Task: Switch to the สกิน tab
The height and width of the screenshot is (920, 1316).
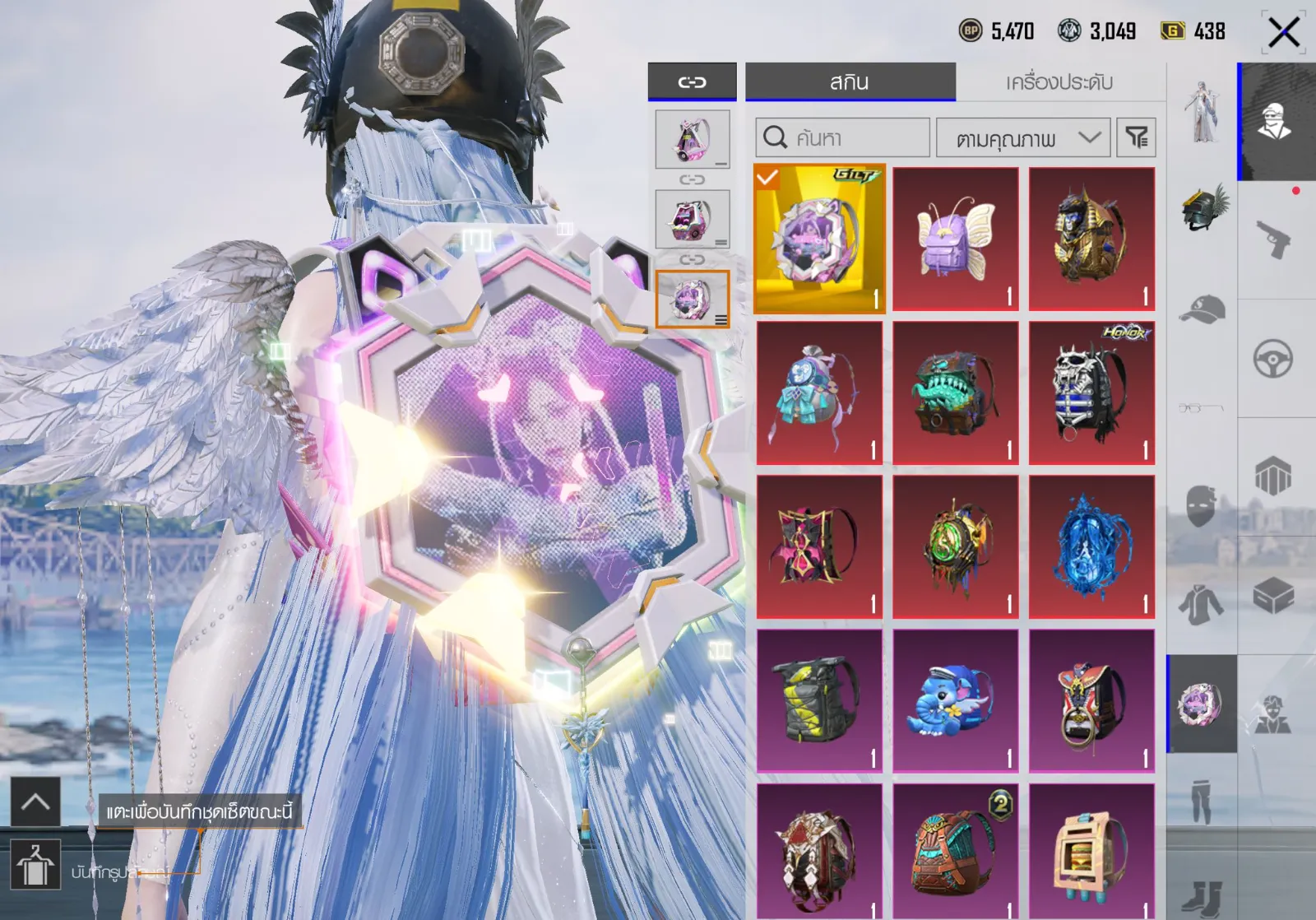Action: pyautogui.click(x=850, y=82)
